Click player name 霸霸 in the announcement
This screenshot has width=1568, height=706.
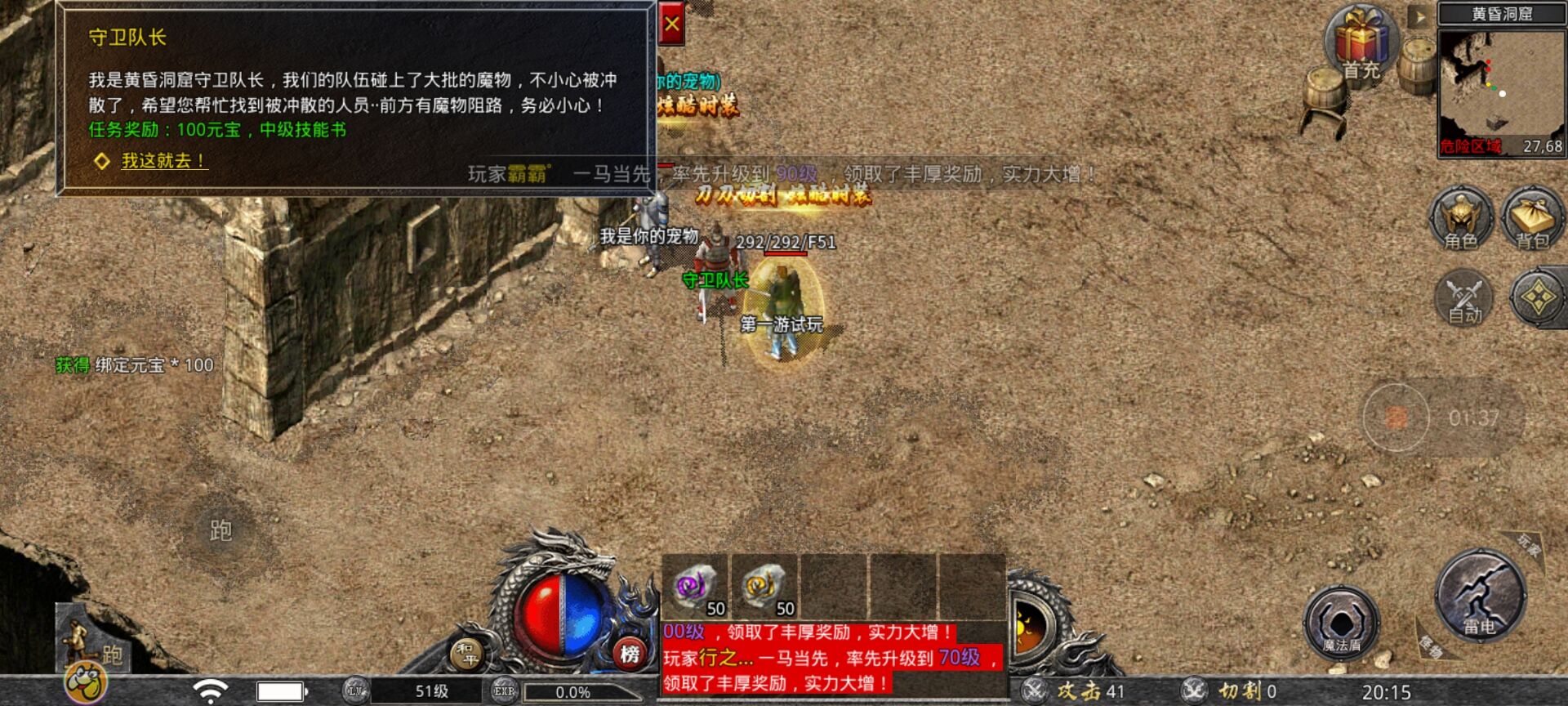click(x=528, y=172)
